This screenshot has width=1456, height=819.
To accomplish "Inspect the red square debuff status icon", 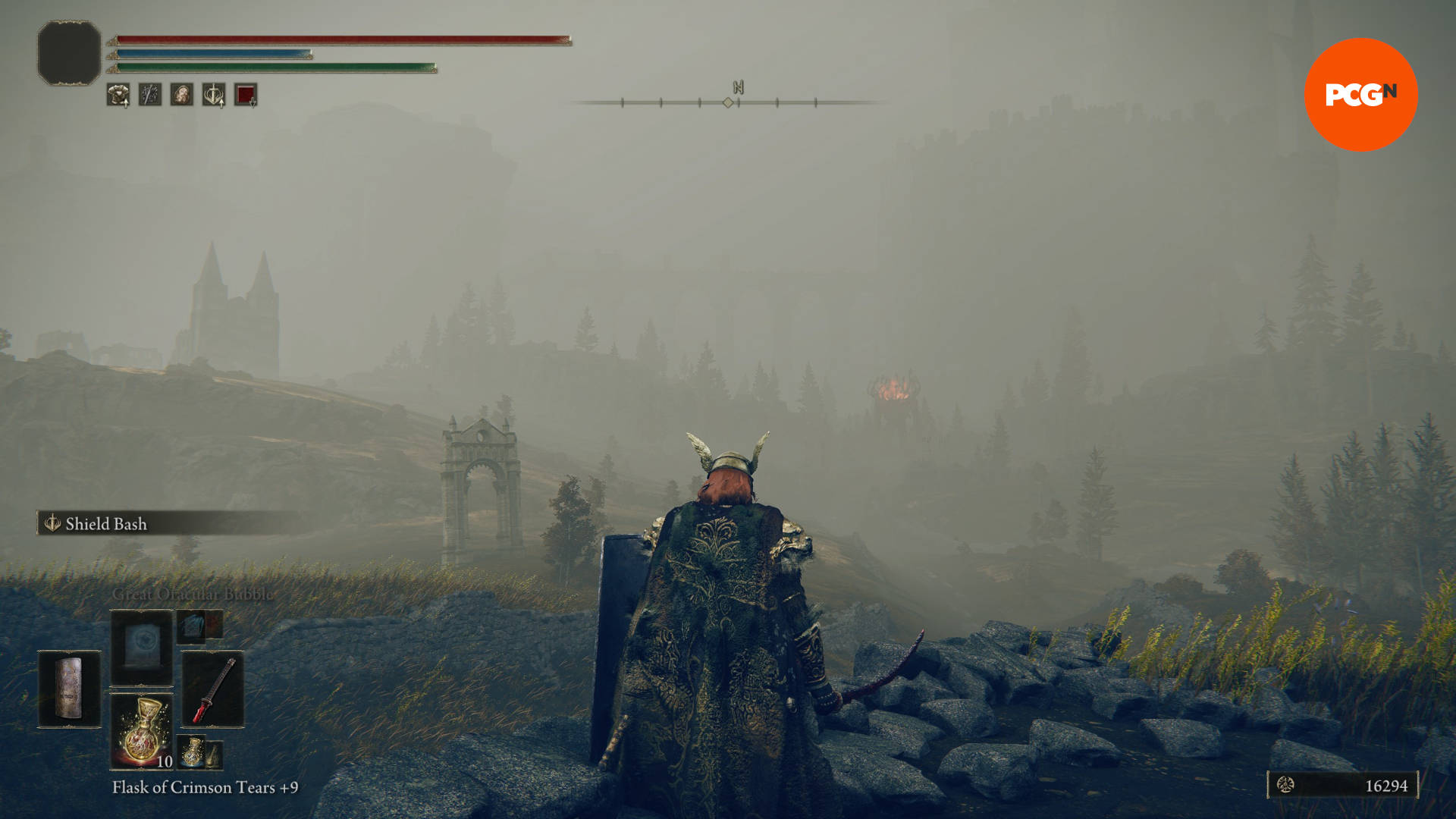I will (245, 95).
